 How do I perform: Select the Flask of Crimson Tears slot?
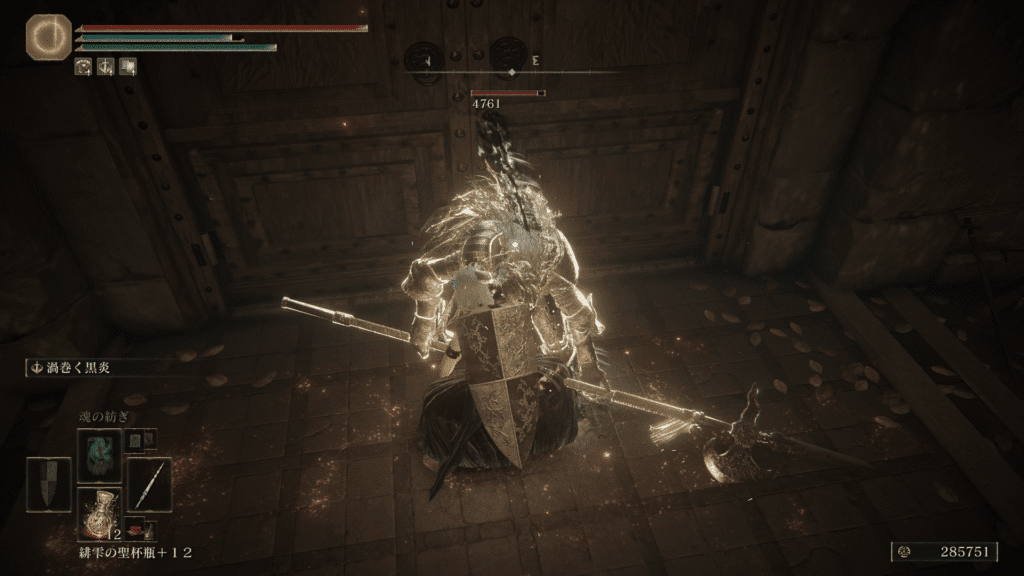[99, 514]
